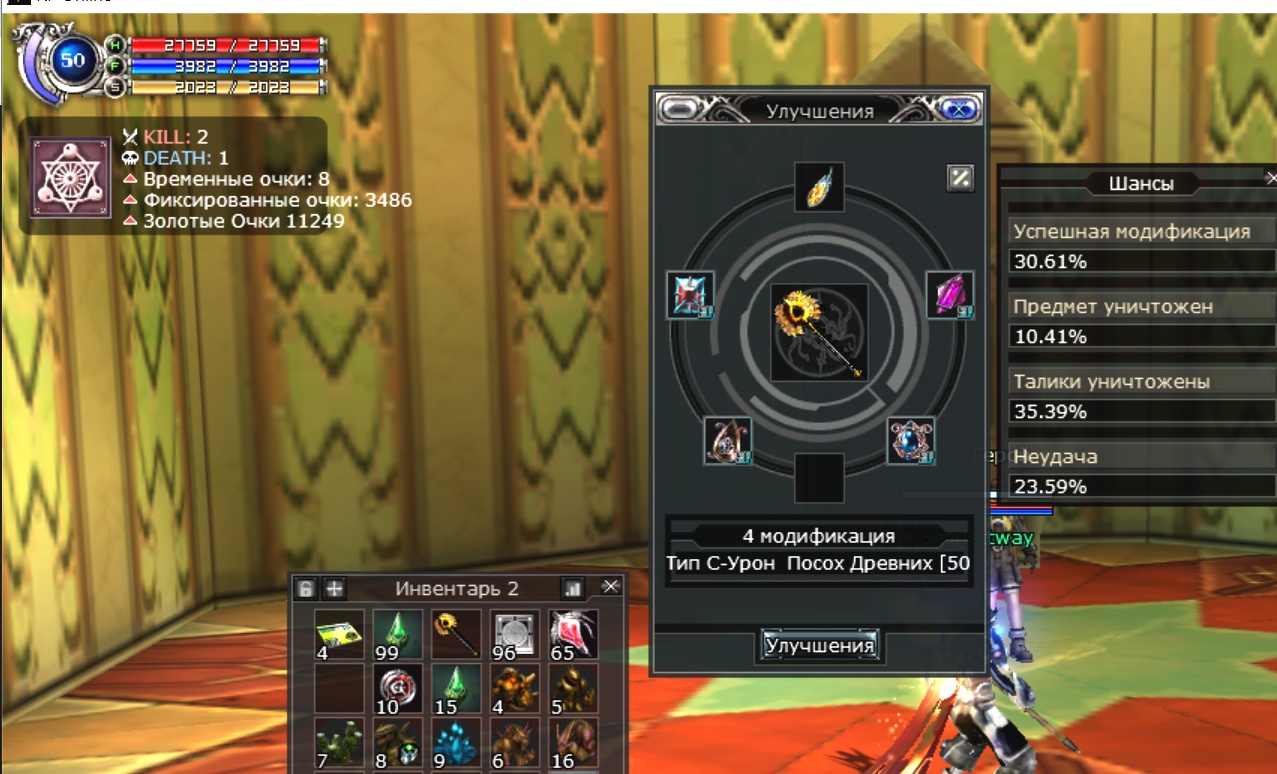
Task: Select the yellow ticket stack of 4
Action: pos(339,634)
